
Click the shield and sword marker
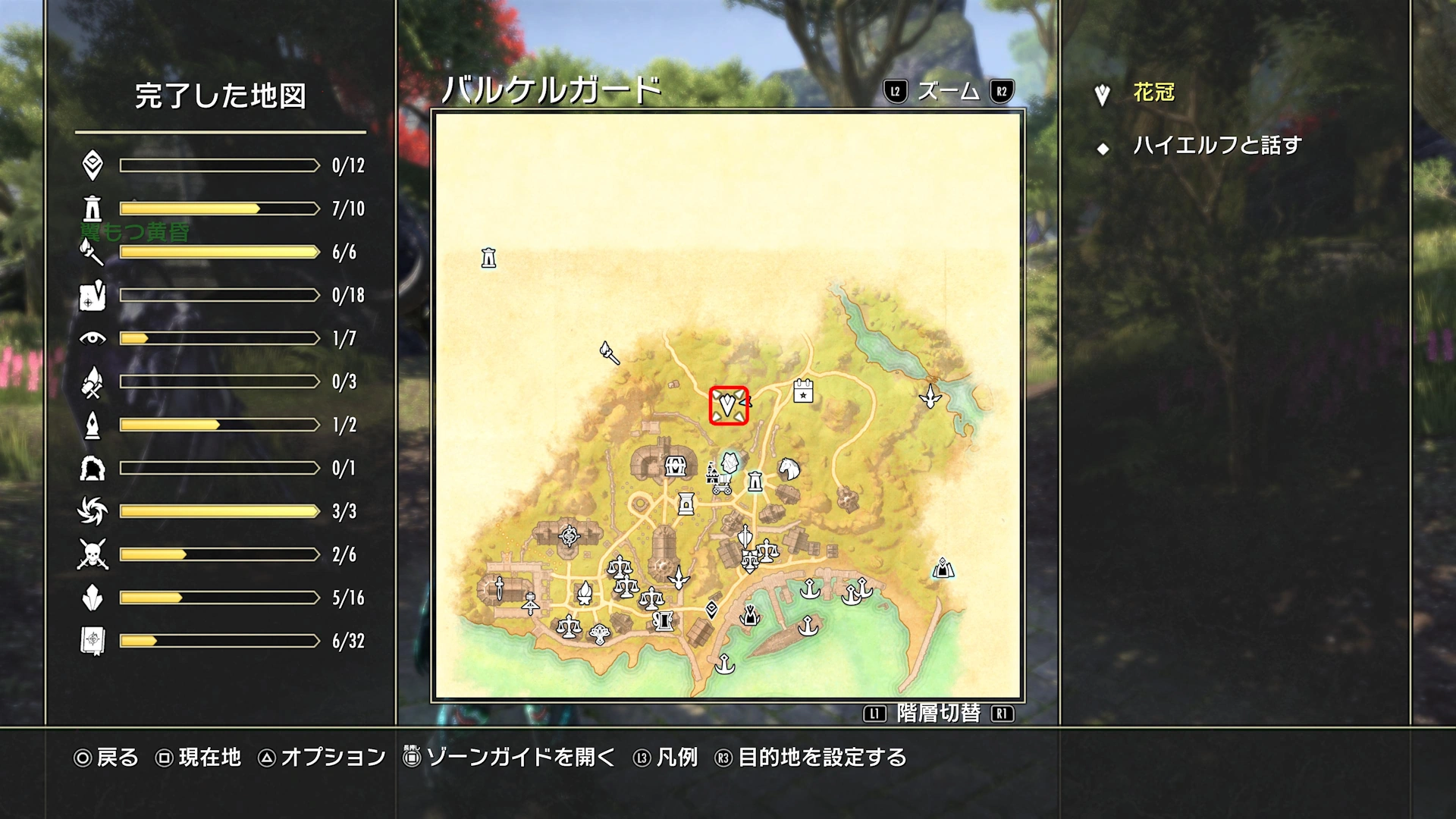coord(745,537)
